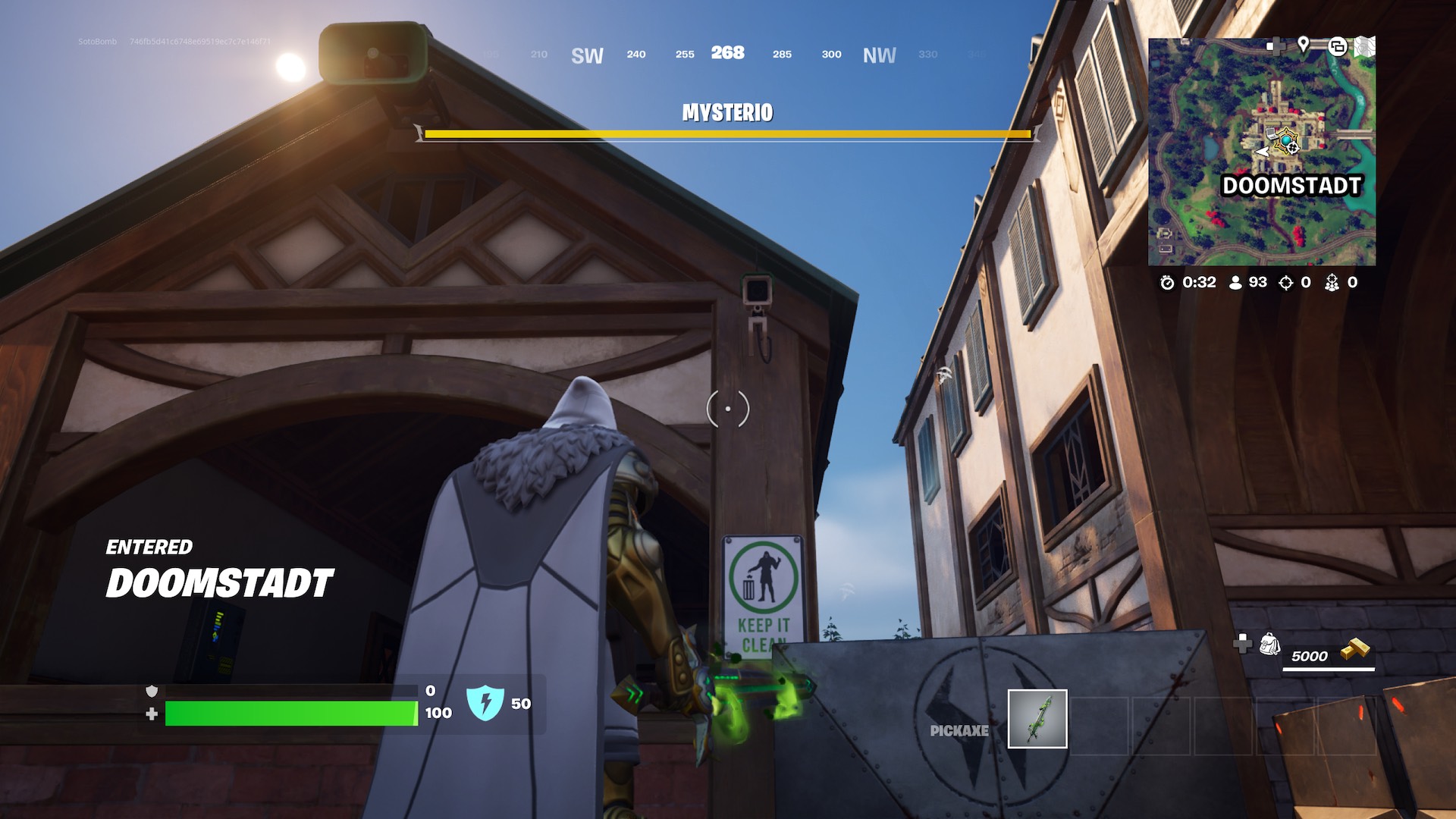Toggle the crosshair reticle at screen center
1456x819 pixels.
click(727, 408)
